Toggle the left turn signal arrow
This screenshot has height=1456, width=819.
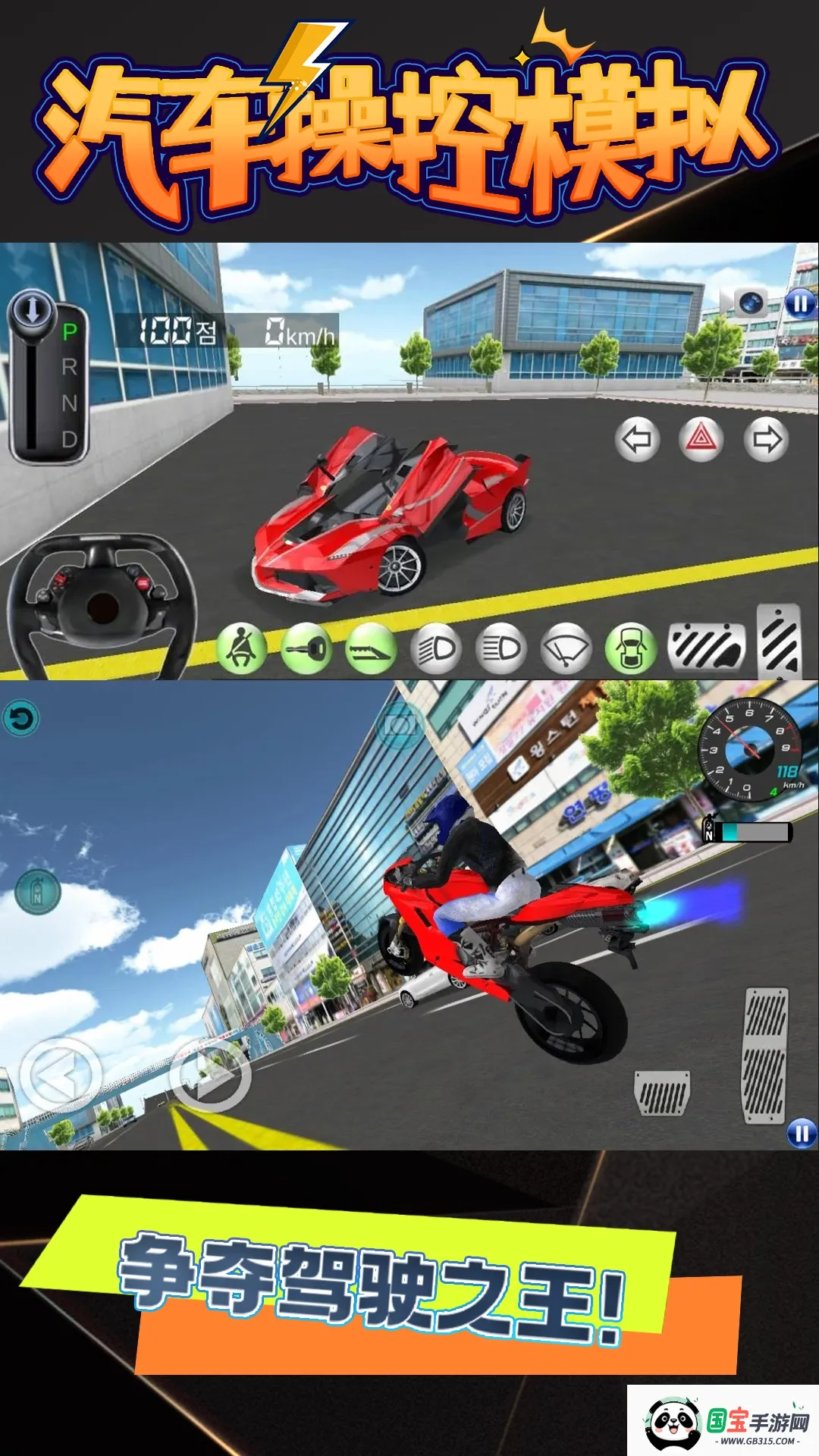pos(636,439)
